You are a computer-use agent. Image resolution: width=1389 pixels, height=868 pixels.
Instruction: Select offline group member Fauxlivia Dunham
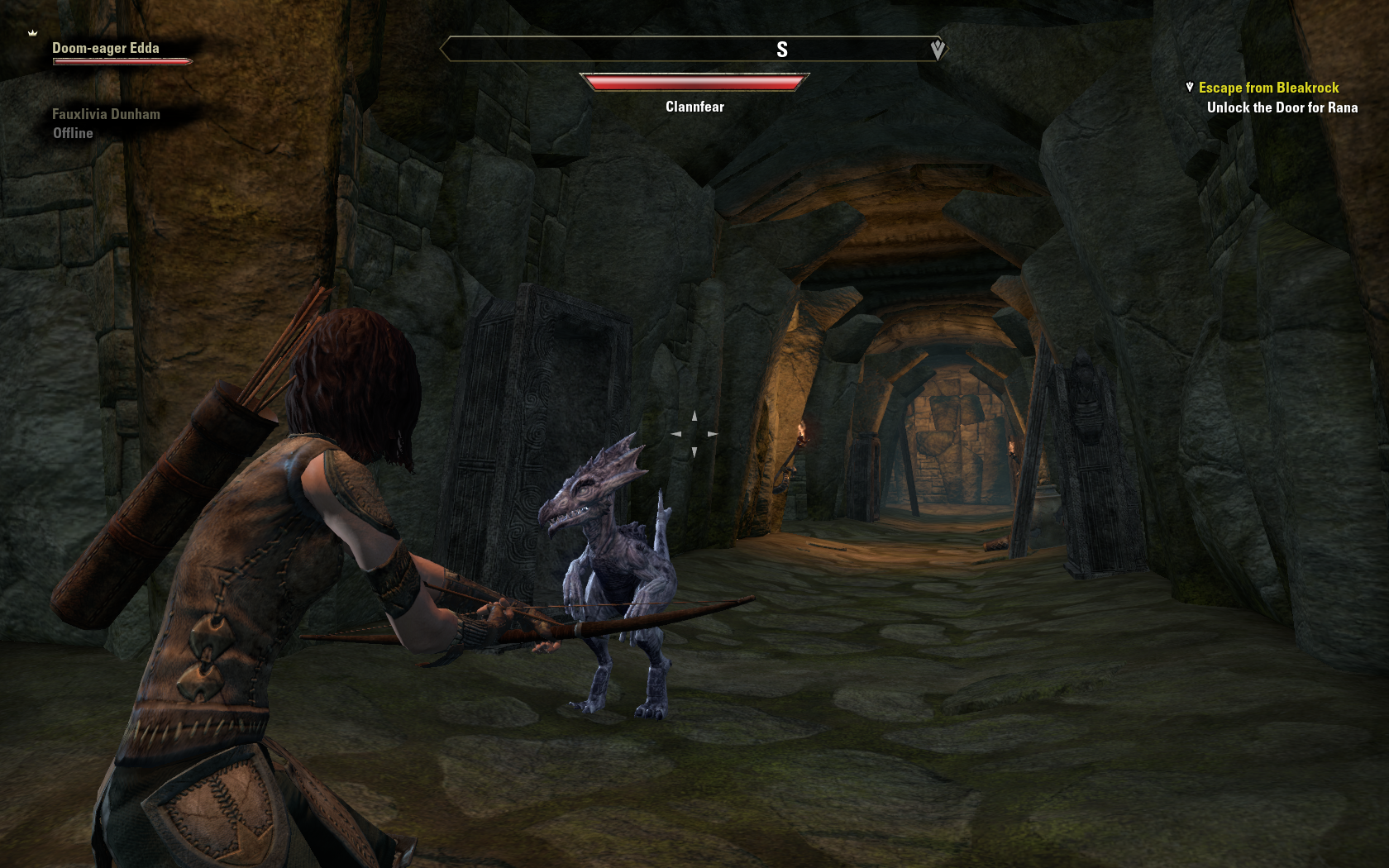click(x=106, y=115)
